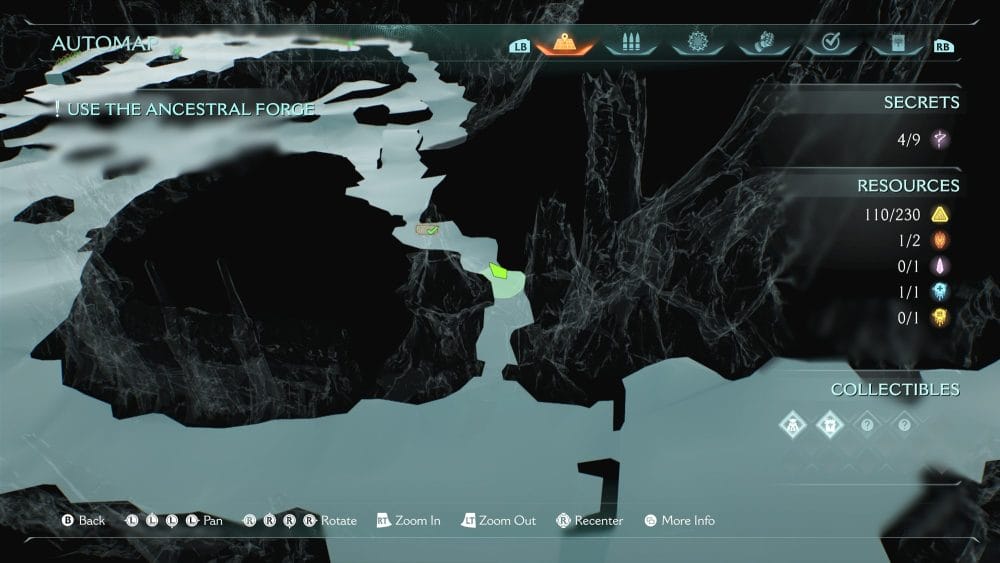This screenshot has height=563, width=1000.
Task: Click the purple Secrets counter icon
Action: [939, 140]
